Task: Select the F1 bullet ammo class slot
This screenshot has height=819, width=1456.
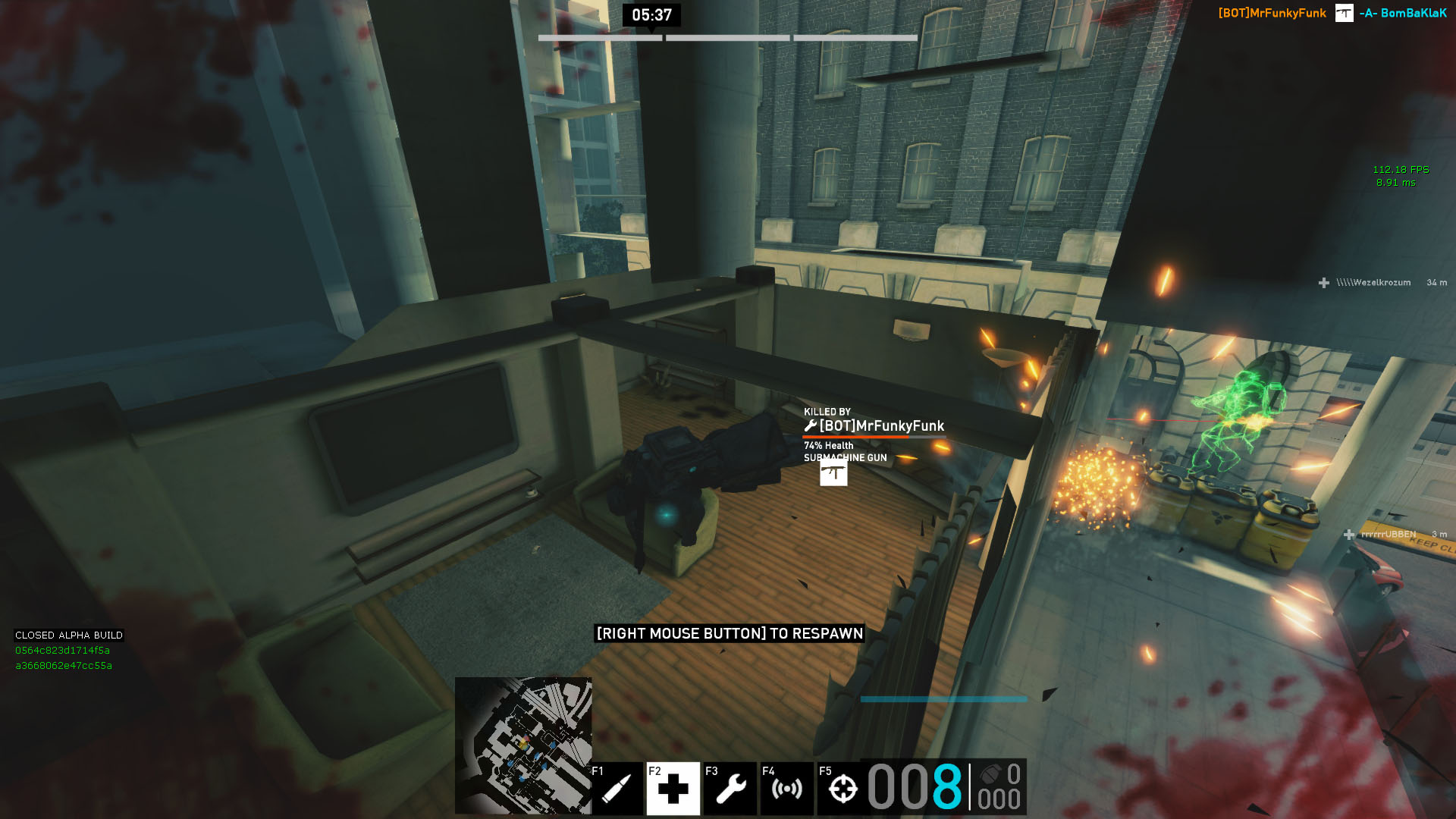Action: [x=617, y=789]
